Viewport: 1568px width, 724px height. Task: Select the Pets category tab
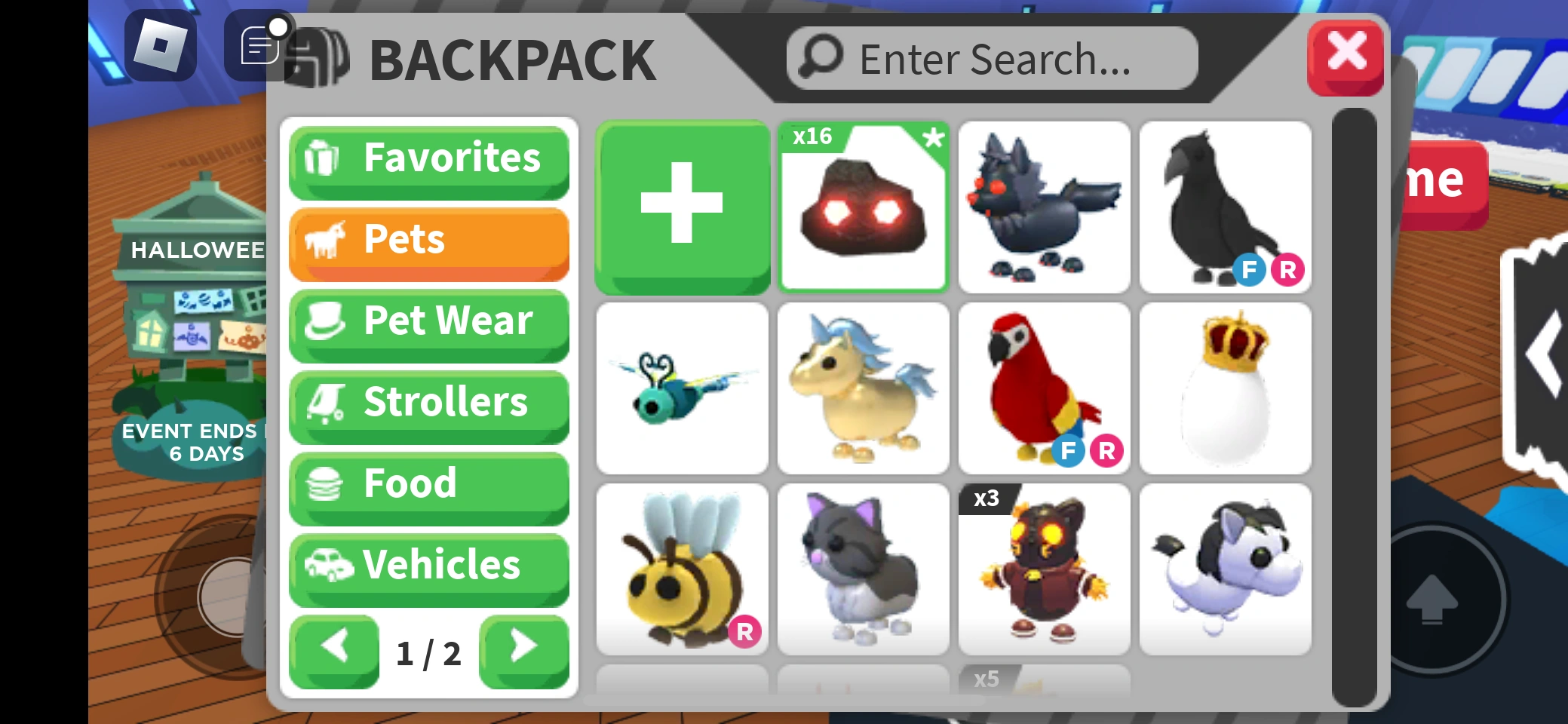[428, 240]
